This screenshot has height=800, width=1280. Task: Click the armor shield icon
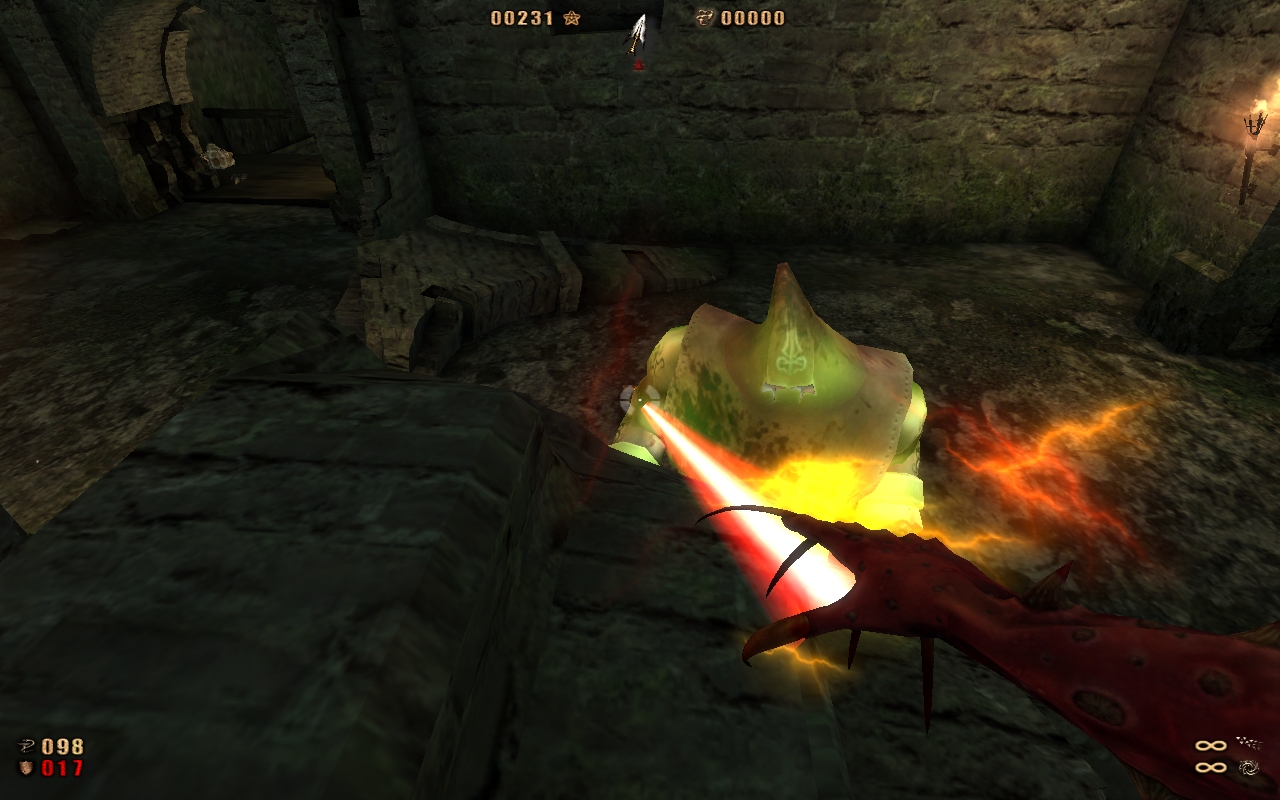(26, 768)
